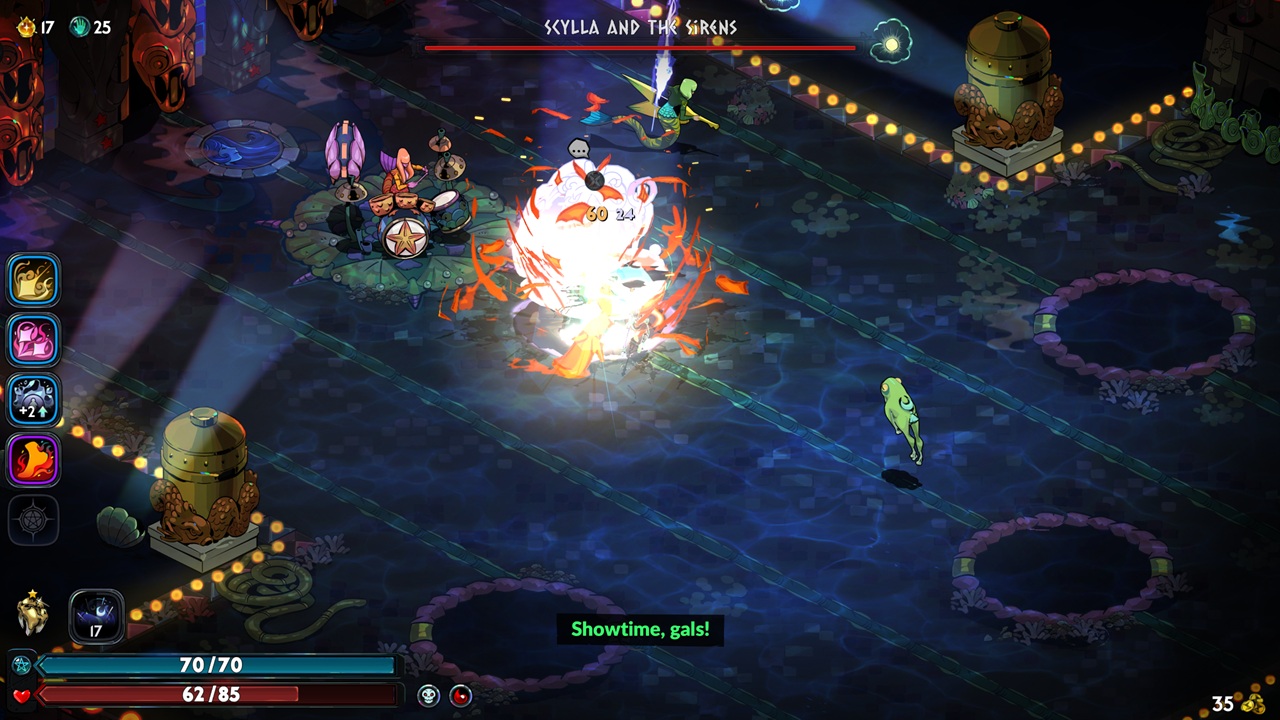Select the orange flame boon icon
The image size is (1280, 720).
pyautogui.click(x=34, y=460)
